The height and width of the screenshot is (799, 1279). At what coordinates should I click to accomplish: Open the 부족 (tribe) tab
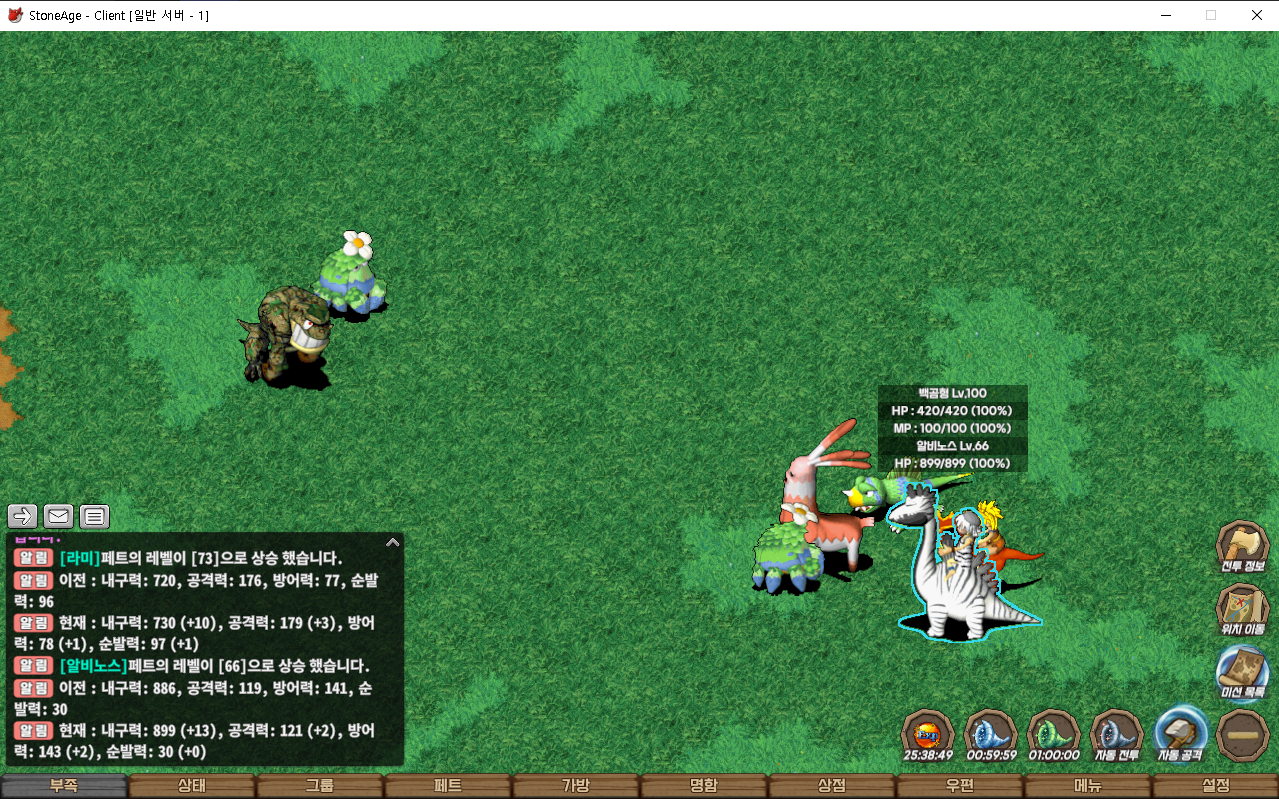click(x=64, y=786)
